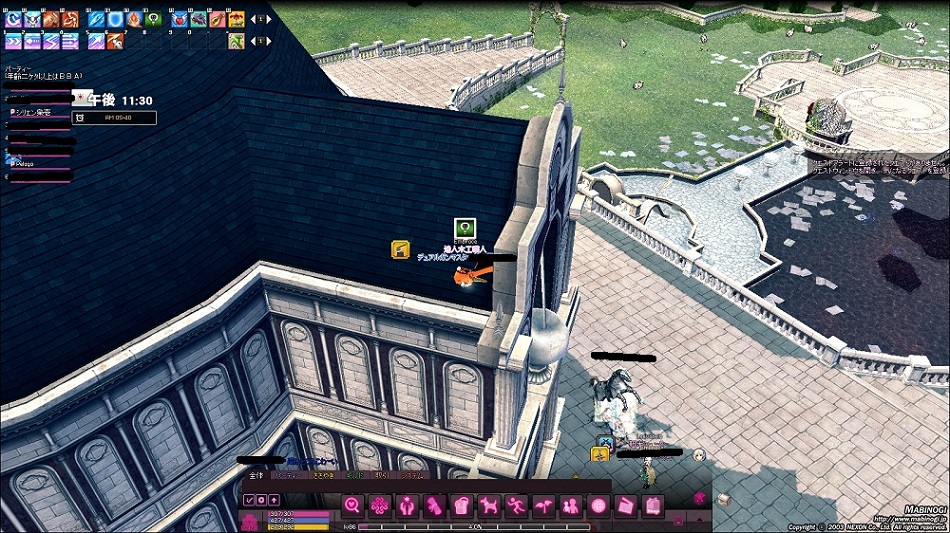Activate the blue shield skill icon
Viewport: 950px width, 533px height.
coord(115,19)
